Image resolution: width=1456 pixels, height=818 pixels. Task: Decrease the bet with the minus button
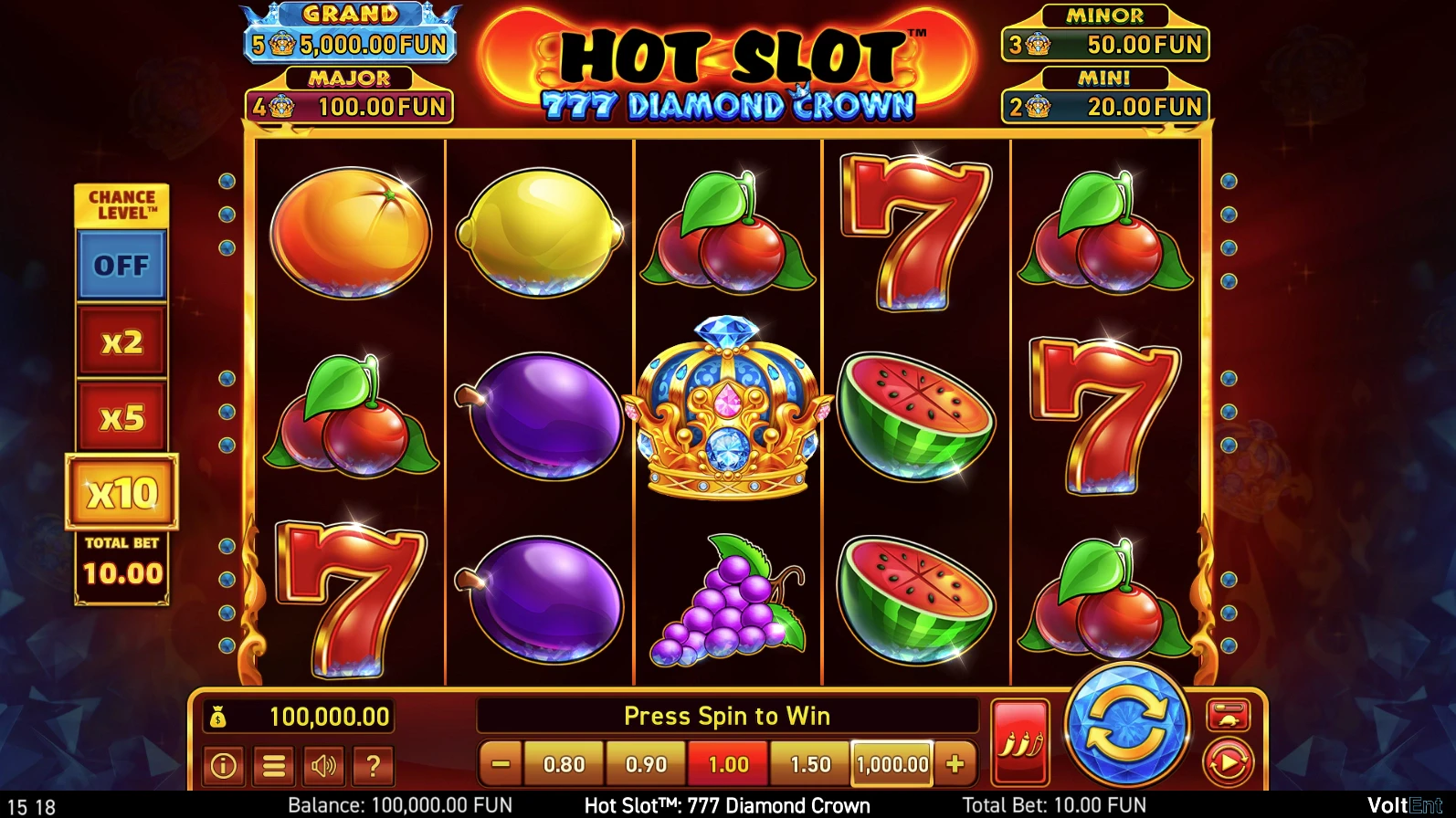point(501,764)
